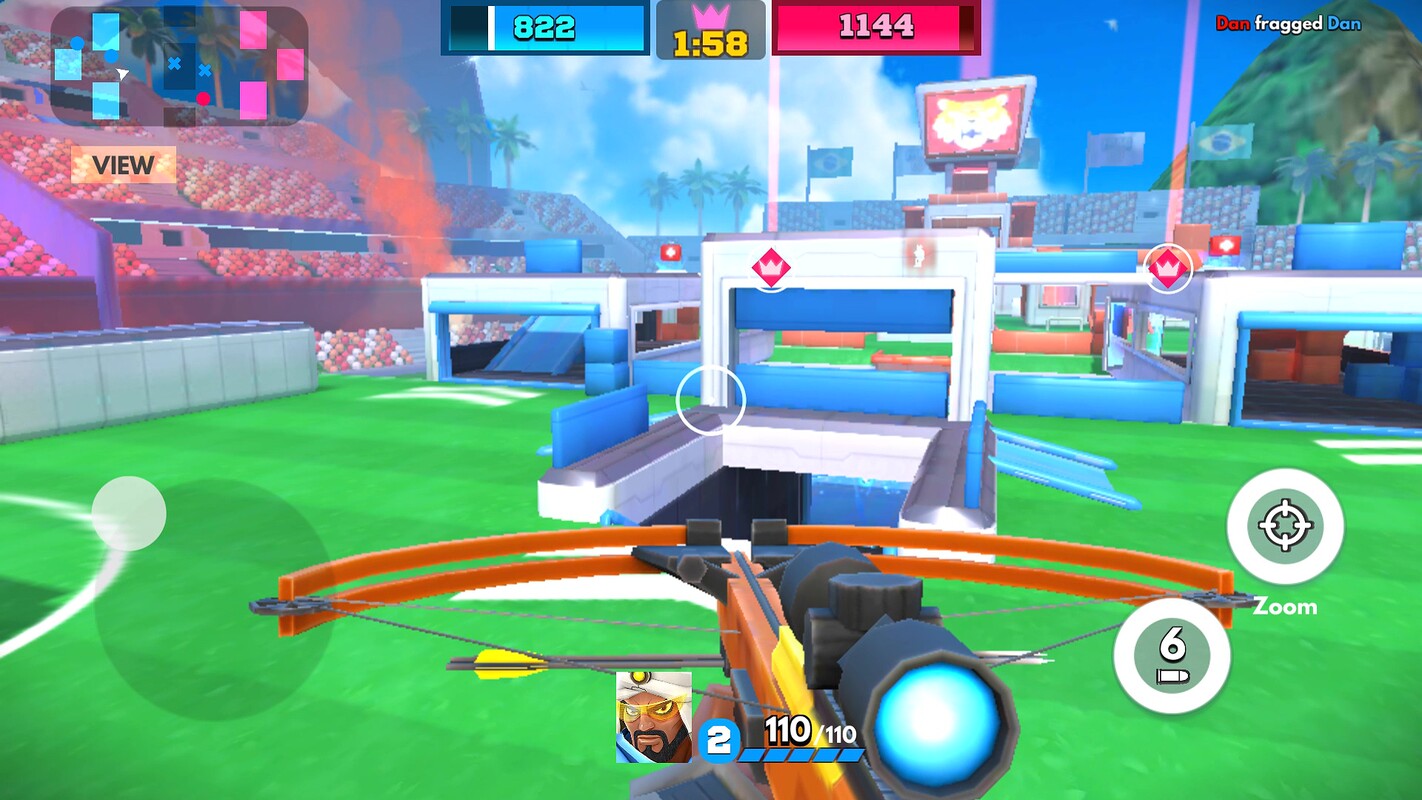Tap the Zoom scope button

pos(1285,526)
